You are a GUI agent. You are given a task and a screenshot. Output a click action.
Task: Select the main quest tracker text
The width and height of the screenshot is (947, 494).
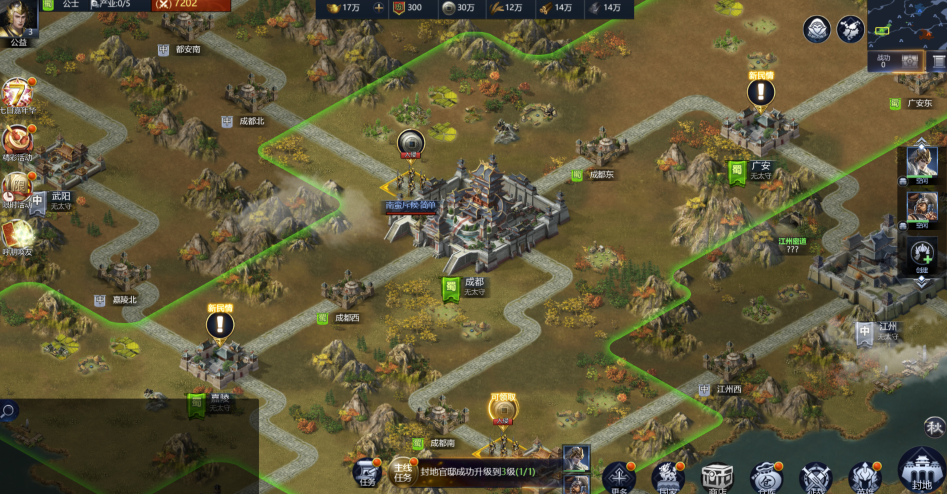point(478,471)
